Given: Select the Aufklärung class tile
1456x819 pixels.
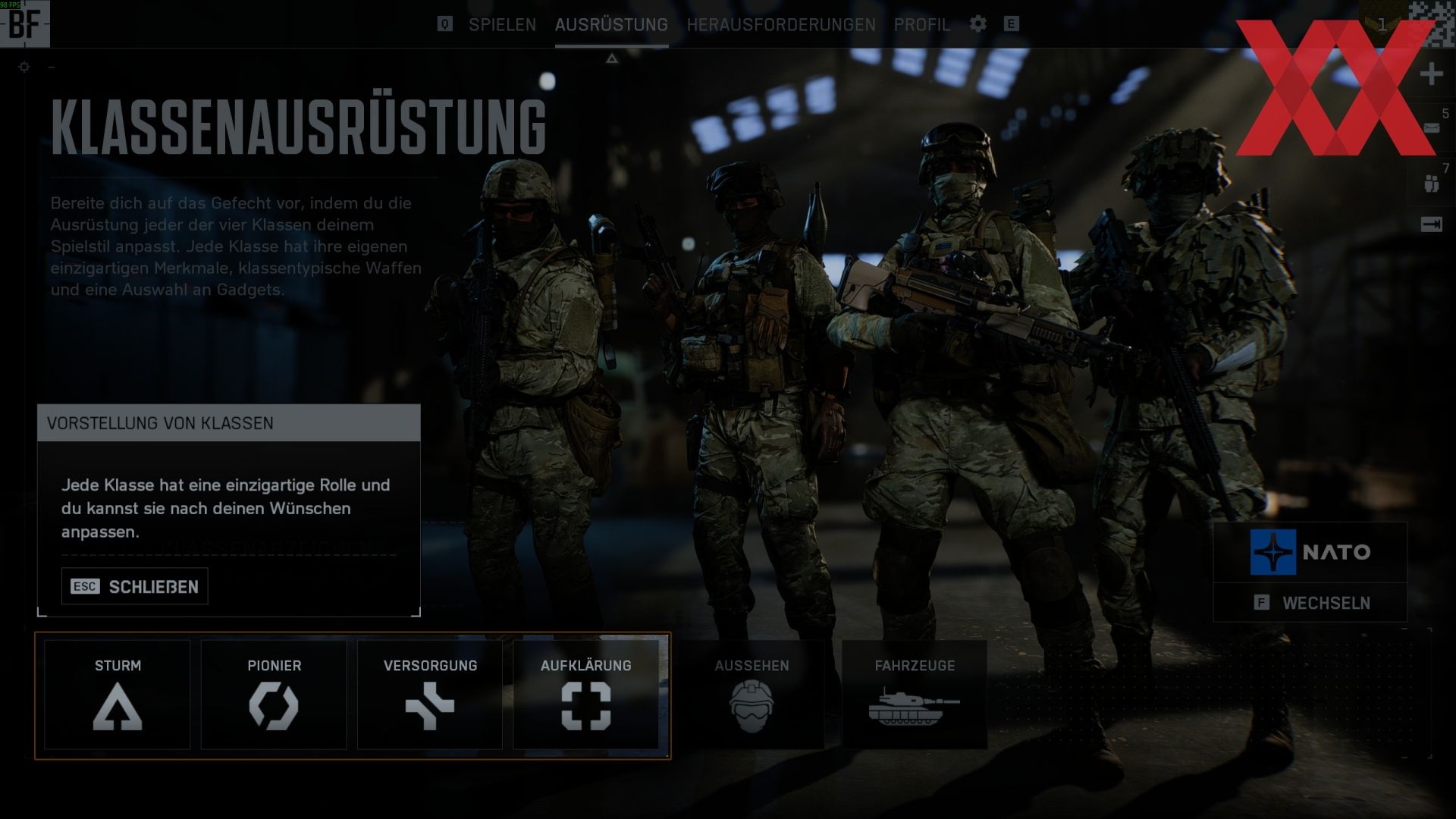Looking at the screenshot, I should click(x=585, y=694).
